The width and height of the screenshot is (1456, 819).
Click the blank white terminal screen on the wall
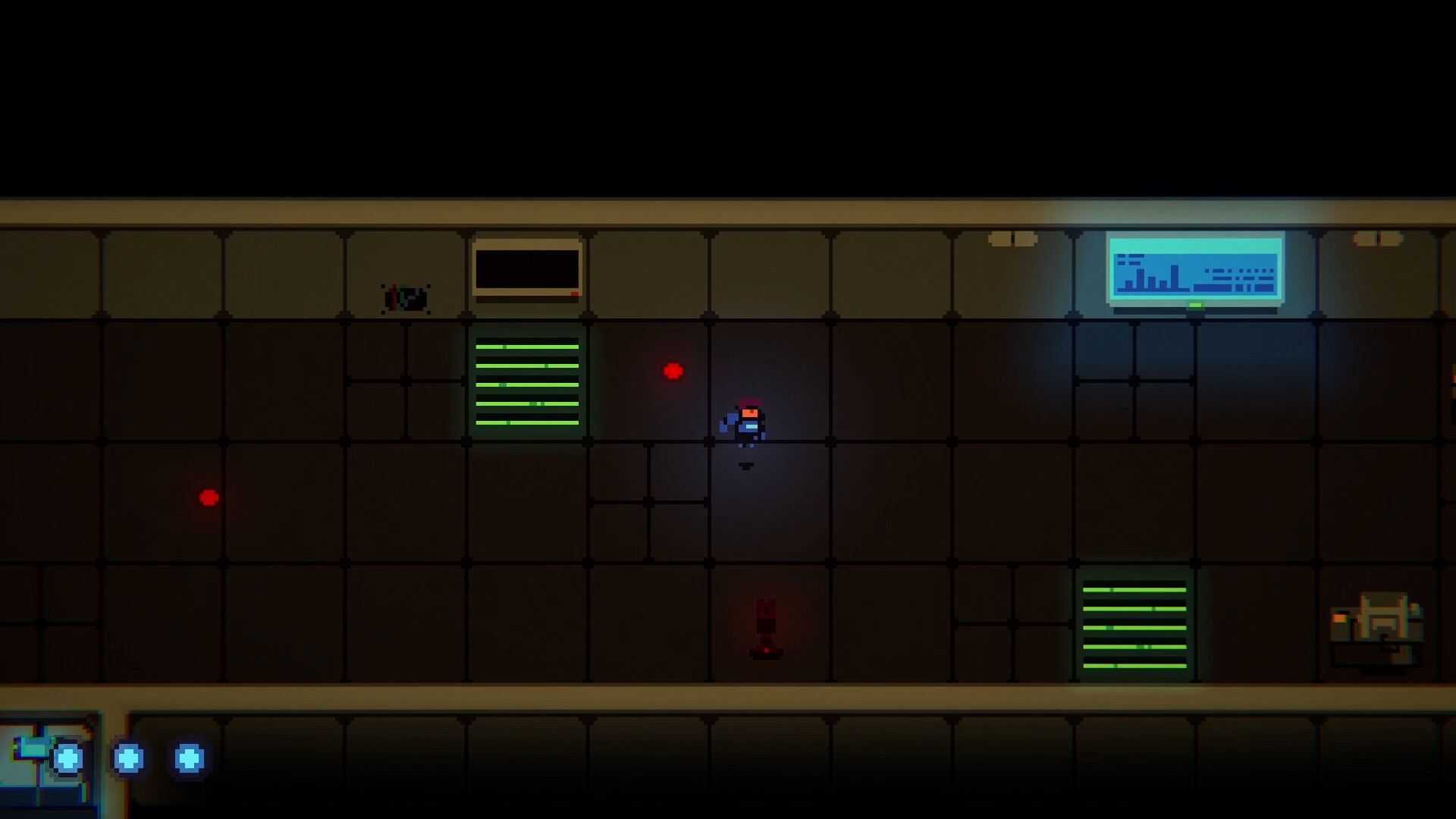pyautogui.click(x=526, y=269)
